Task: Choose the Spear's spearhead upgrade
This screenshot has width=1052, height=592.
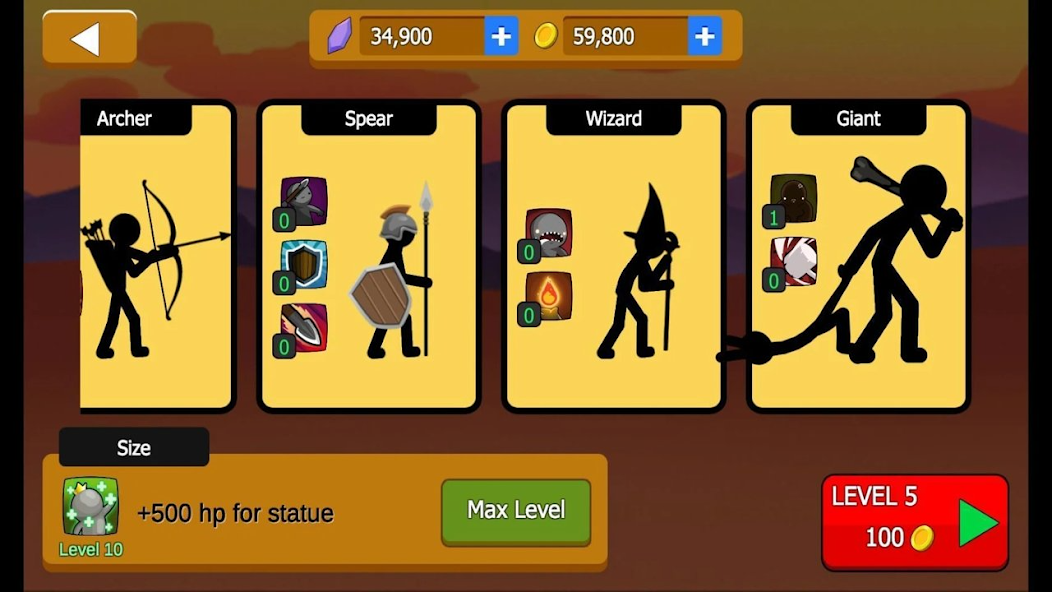Action: pos(304,327)
